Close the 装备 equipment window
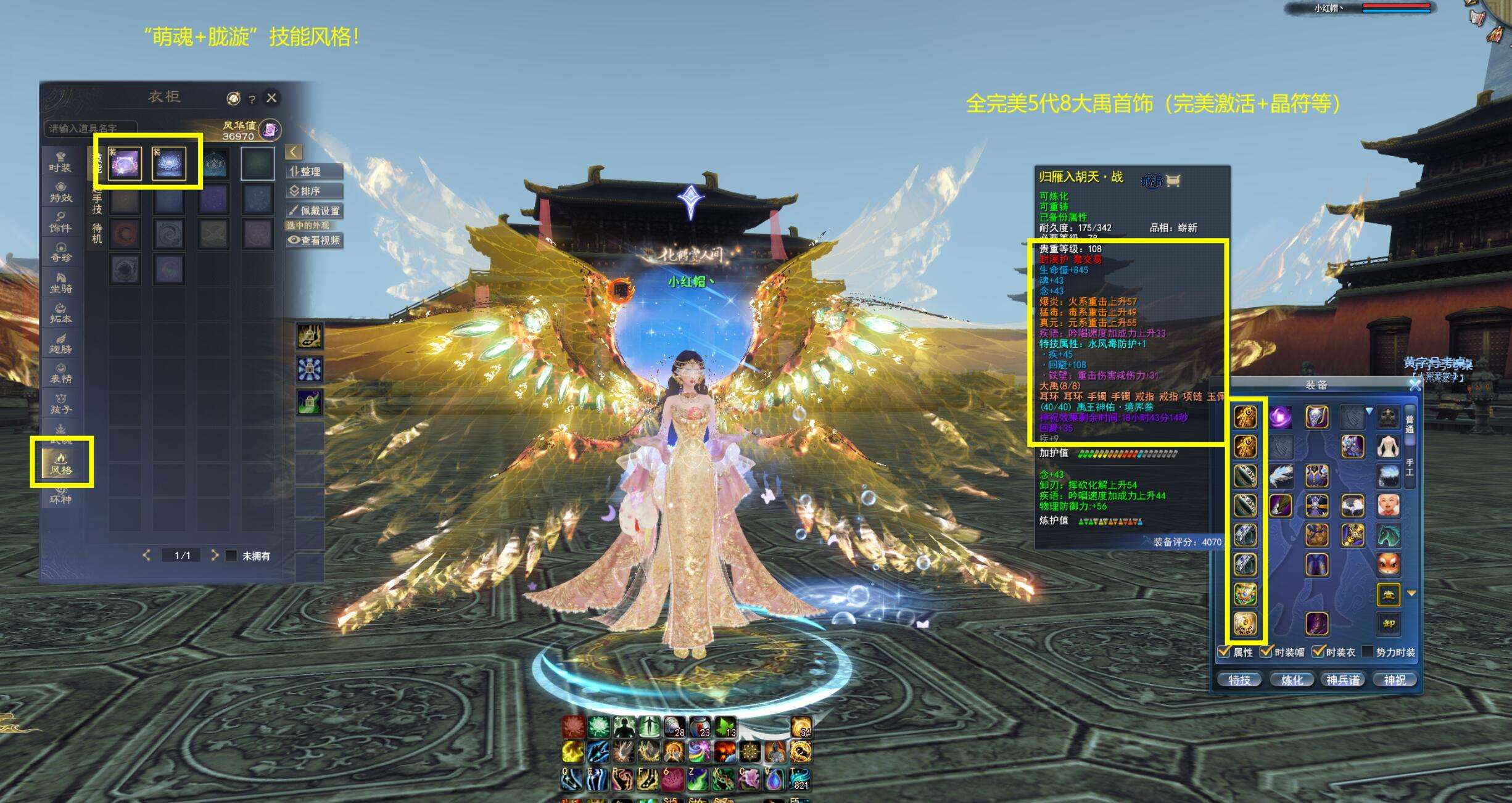Screen dimensions: 1512x803 click(x=1415, y=385)
